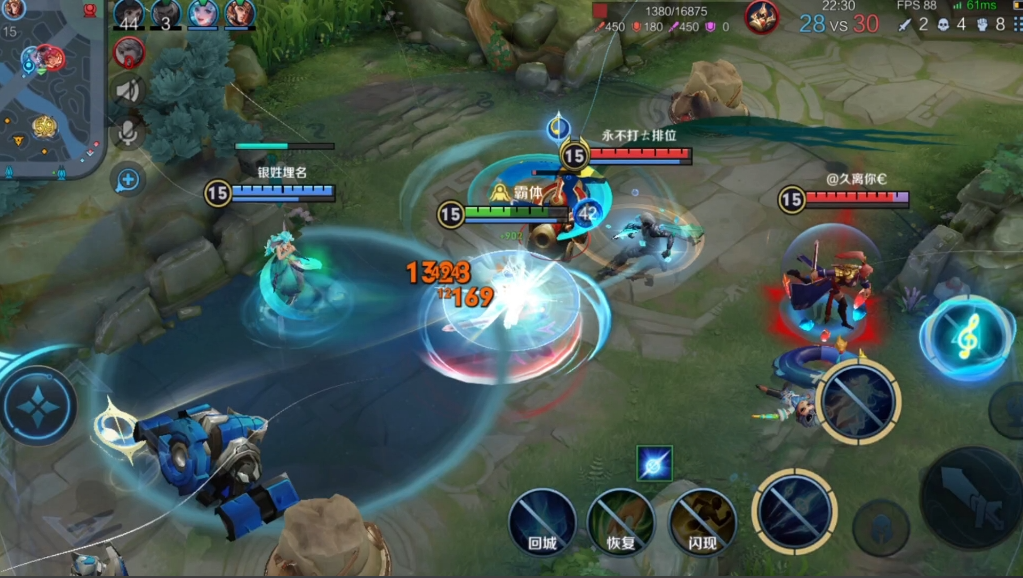Tap the minimap
The height and width of the screenshot is (578, 1023).
(50, 85)
